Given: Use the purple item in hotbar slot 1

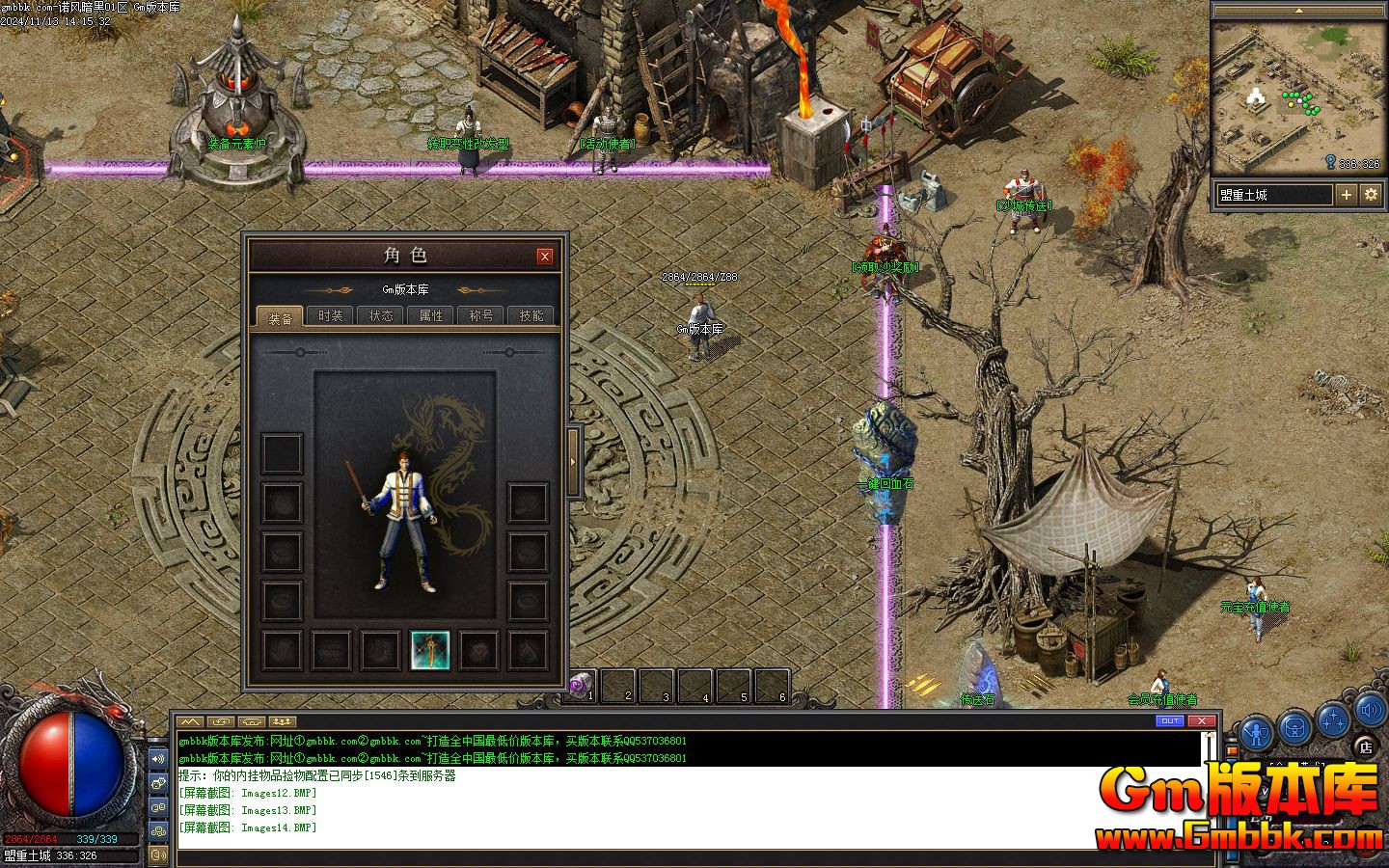Looking at the screenshot, I should coord(579,686).
